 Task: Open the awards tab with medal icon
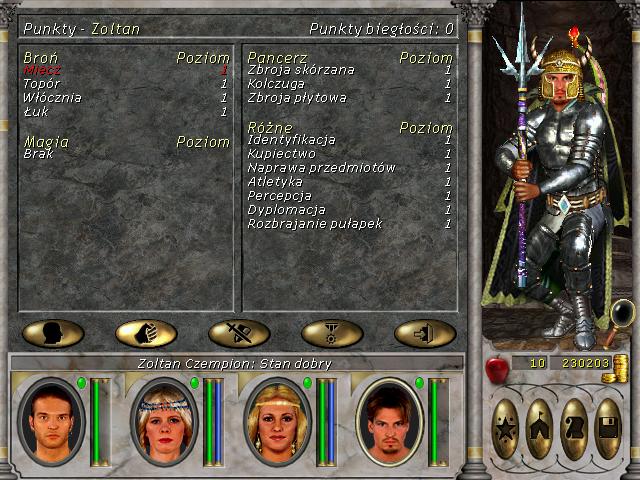coord(332,333)
